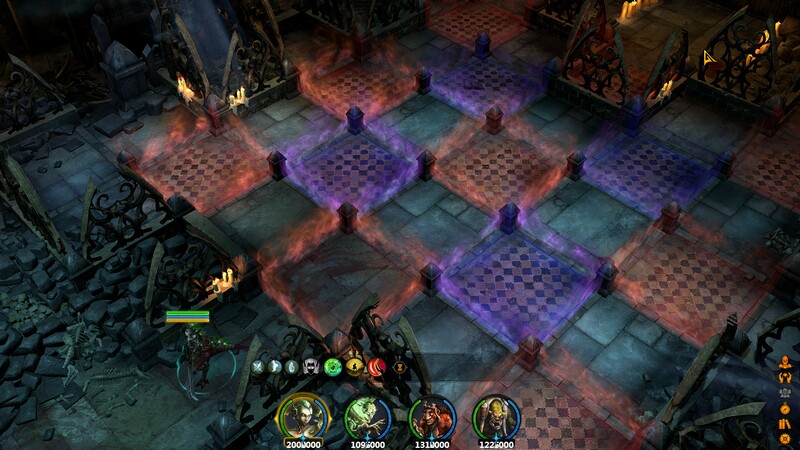800x450 pixels.
Task: Open the character sheet icon
Action: tap(786, 363)
